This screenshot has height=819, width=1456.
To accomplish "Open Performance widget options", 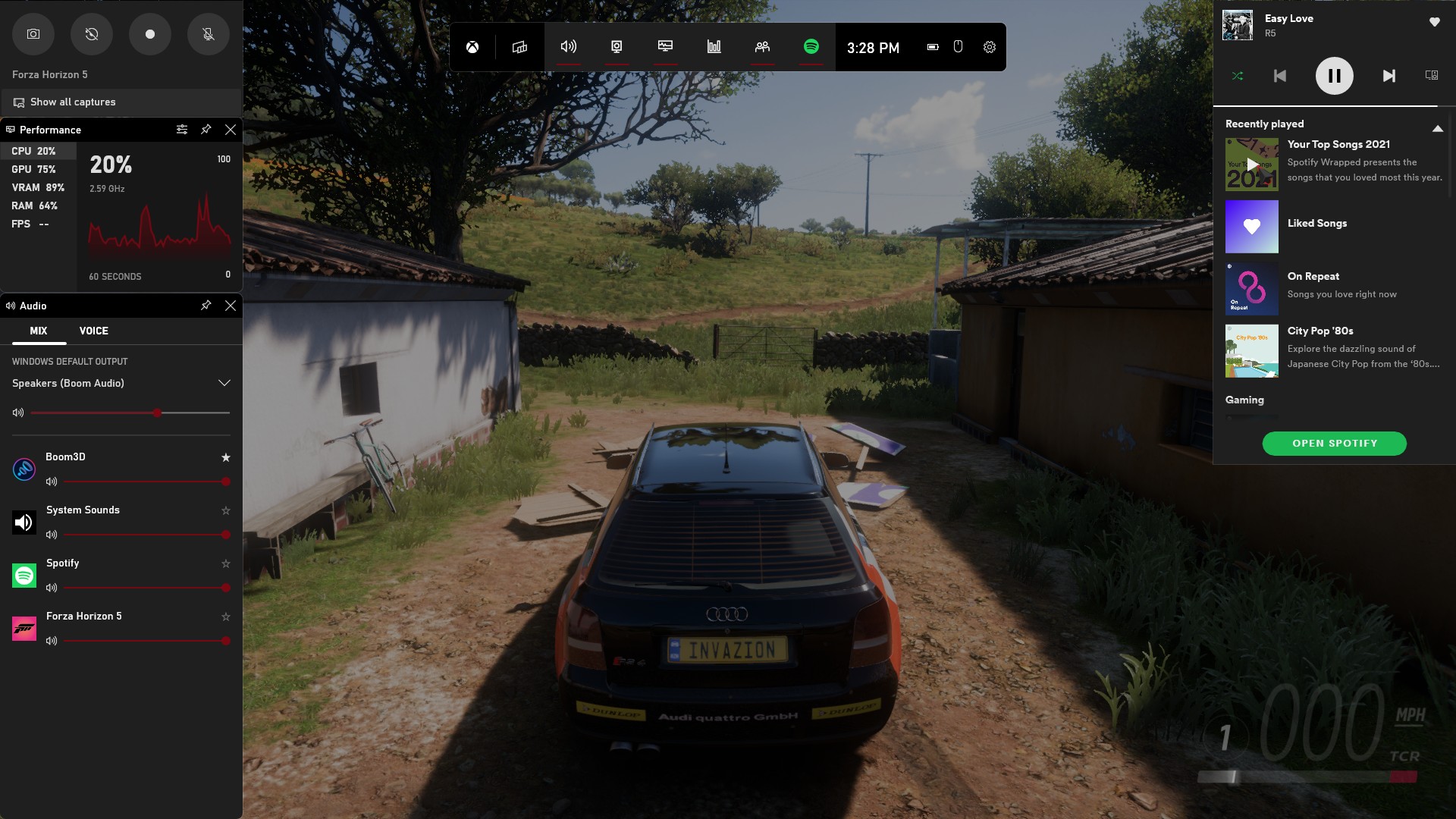I will coord(182,130).
